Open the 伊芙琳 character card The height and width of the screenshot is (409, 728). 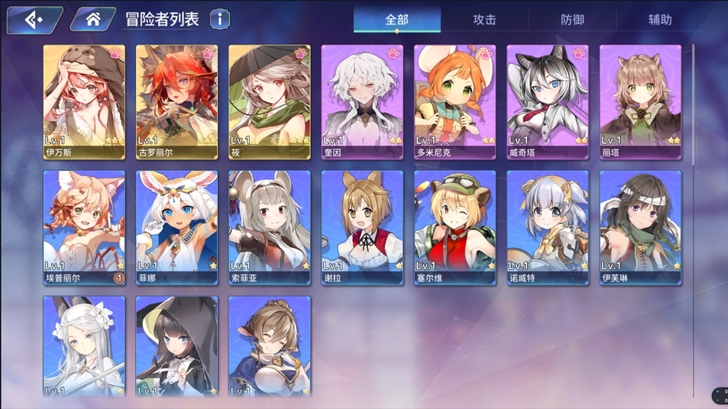640,227
